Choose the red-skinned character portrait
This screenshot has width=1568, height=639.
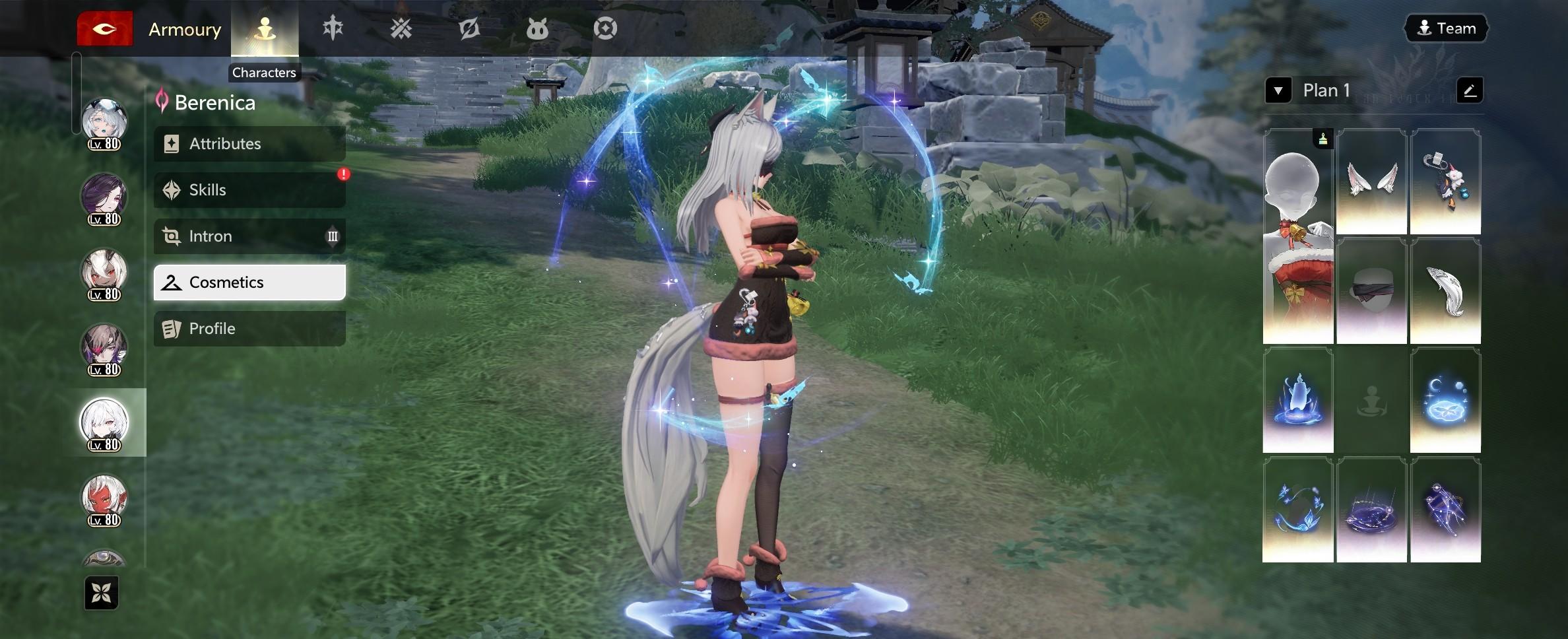point(104,498)
